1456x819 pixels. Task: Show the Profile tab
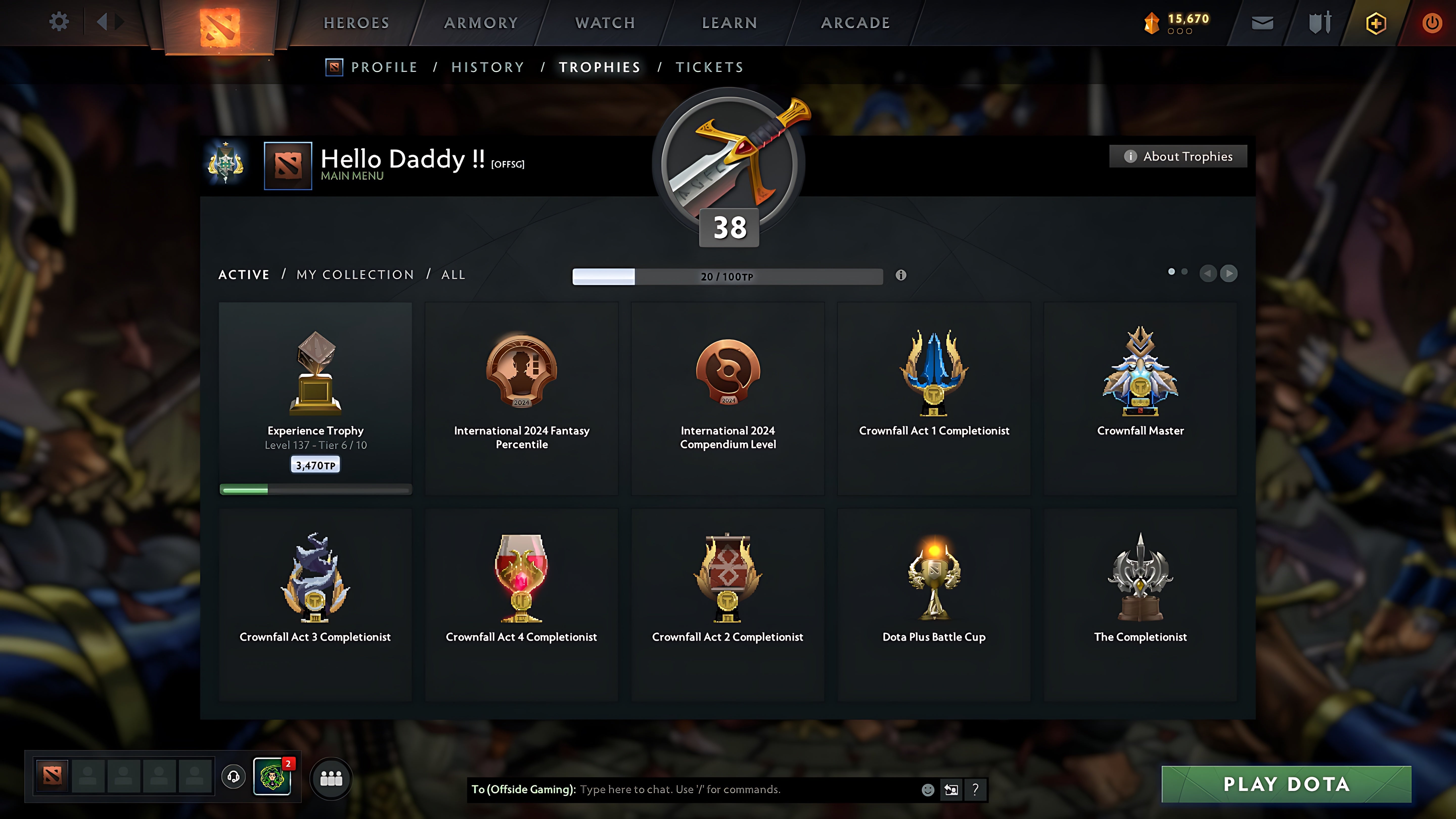click(384, 67)
